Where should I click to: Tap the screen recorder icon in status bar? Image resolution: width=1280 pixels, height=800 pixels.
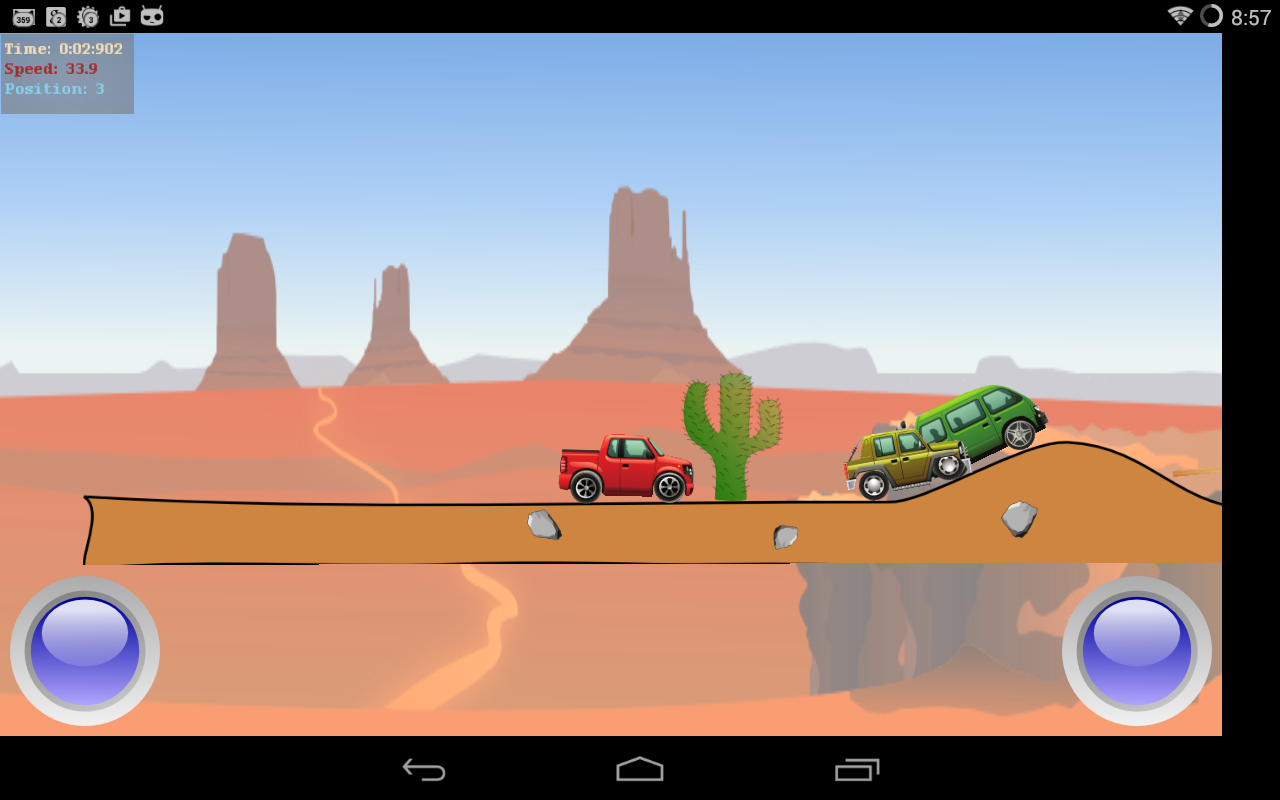[x=120, y=16]
